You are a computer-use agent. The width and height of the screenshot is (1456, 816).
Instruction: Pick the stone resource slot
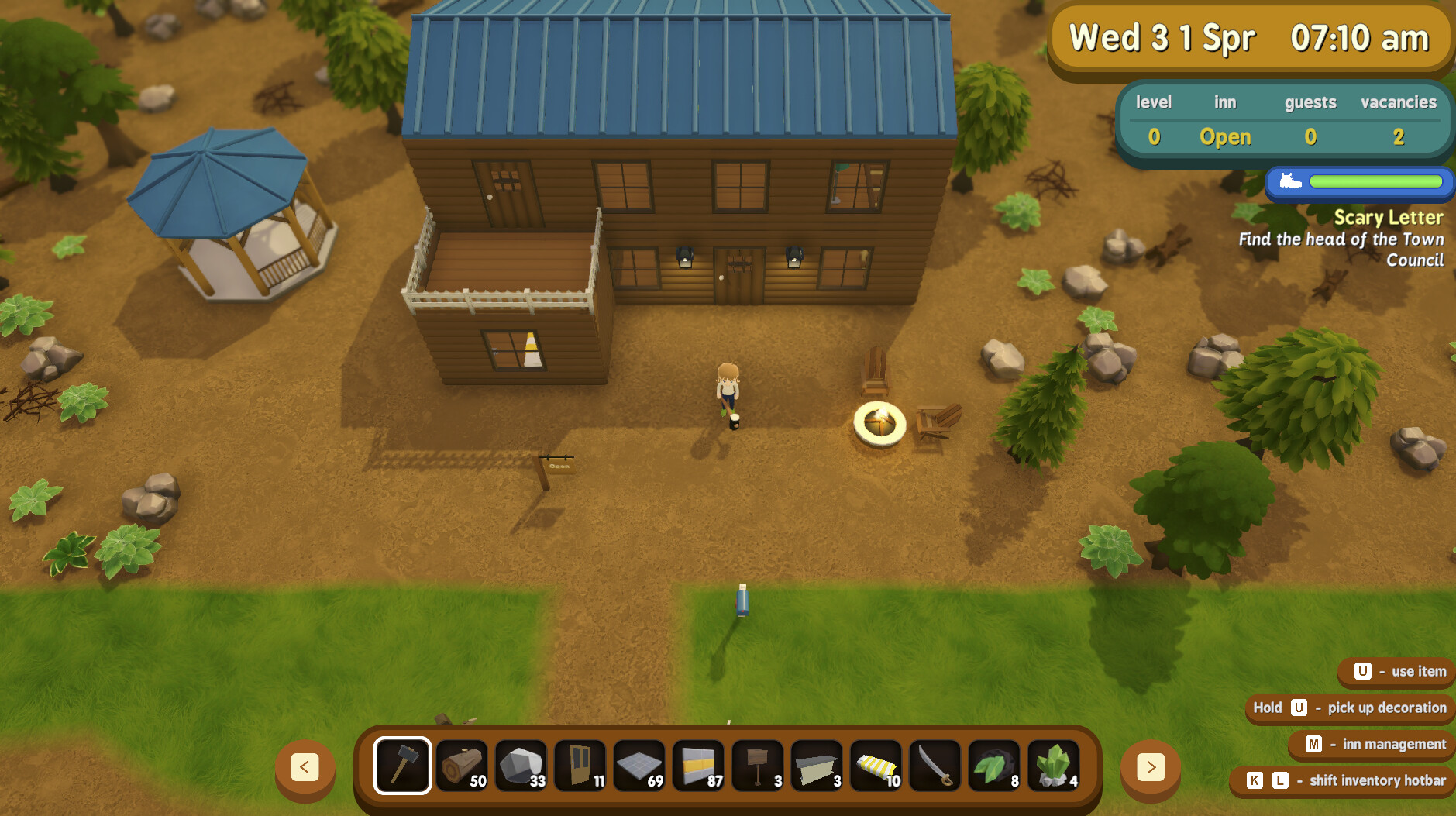click(521, 766)
